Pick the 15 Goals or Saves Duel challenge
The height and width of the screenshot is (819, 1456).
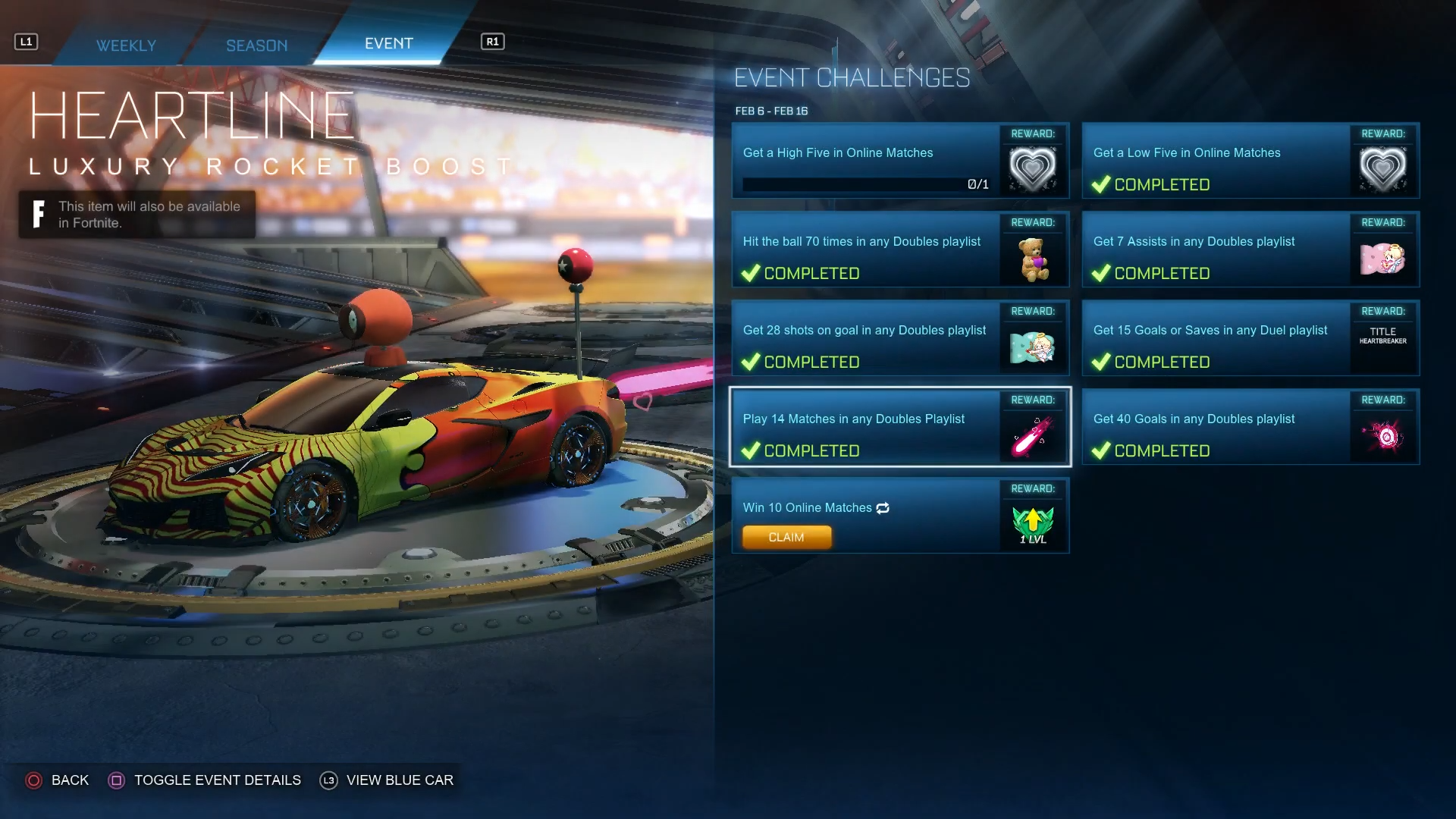[x=1215, y=338]
